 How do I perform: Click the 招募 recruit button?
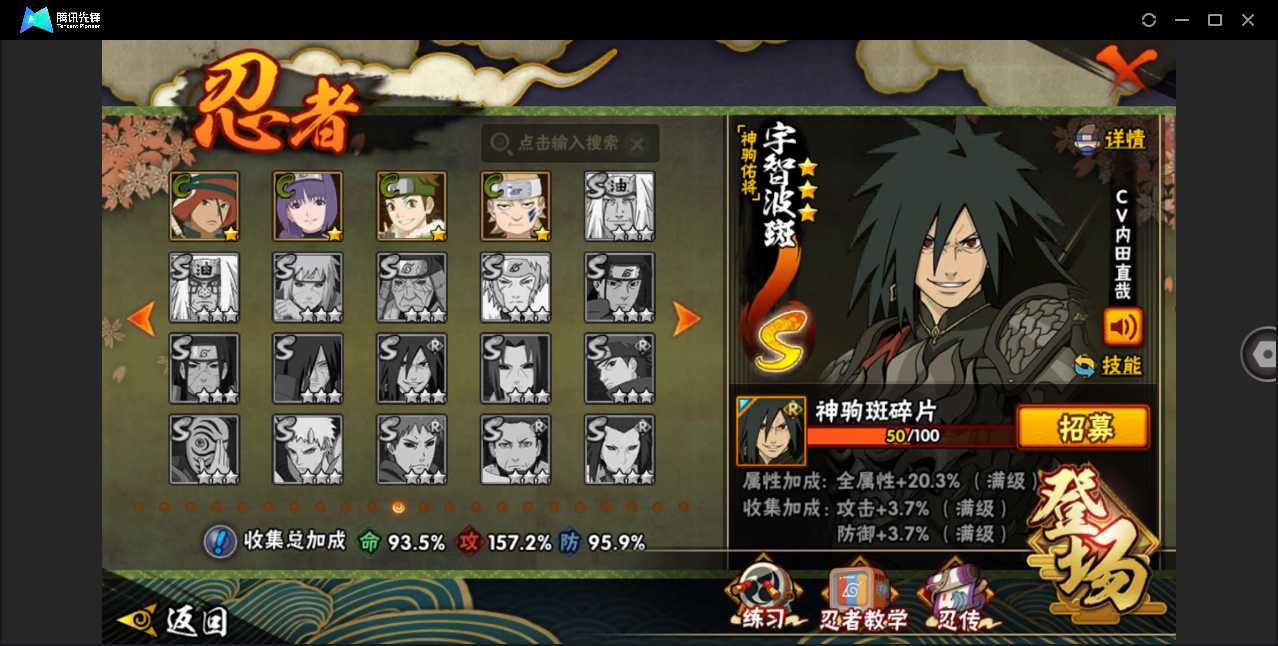coord(1083,428)
